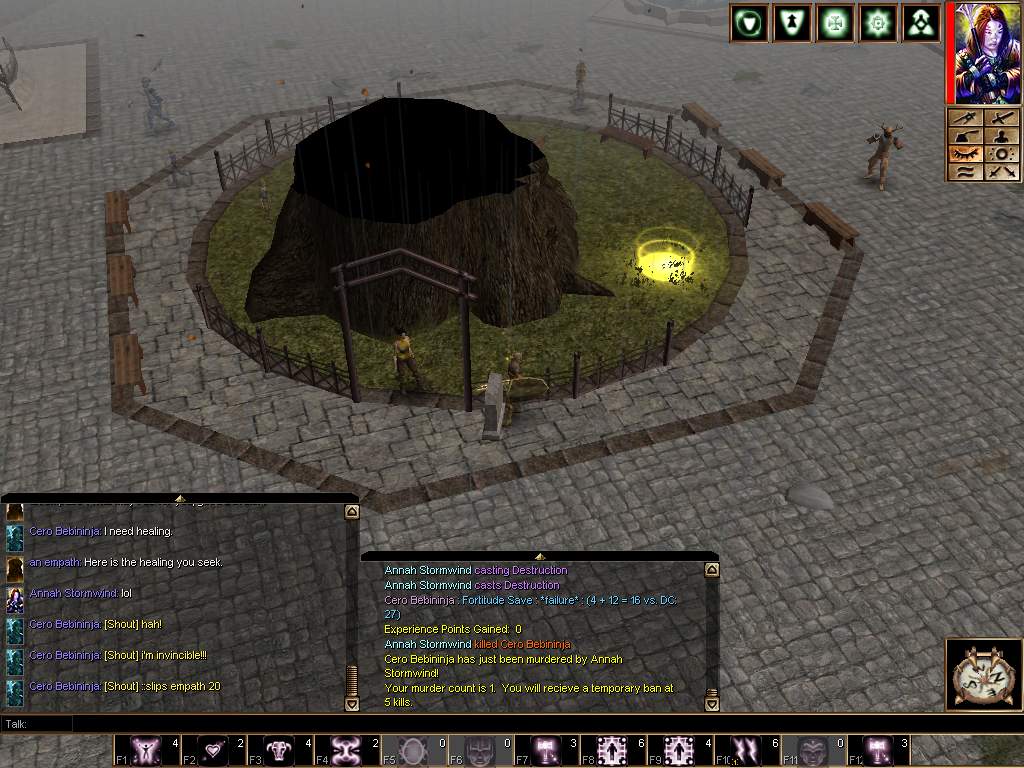Click the combat log's scroll-up arrow
Viewport: 1024px width, 768px height.
712,570
